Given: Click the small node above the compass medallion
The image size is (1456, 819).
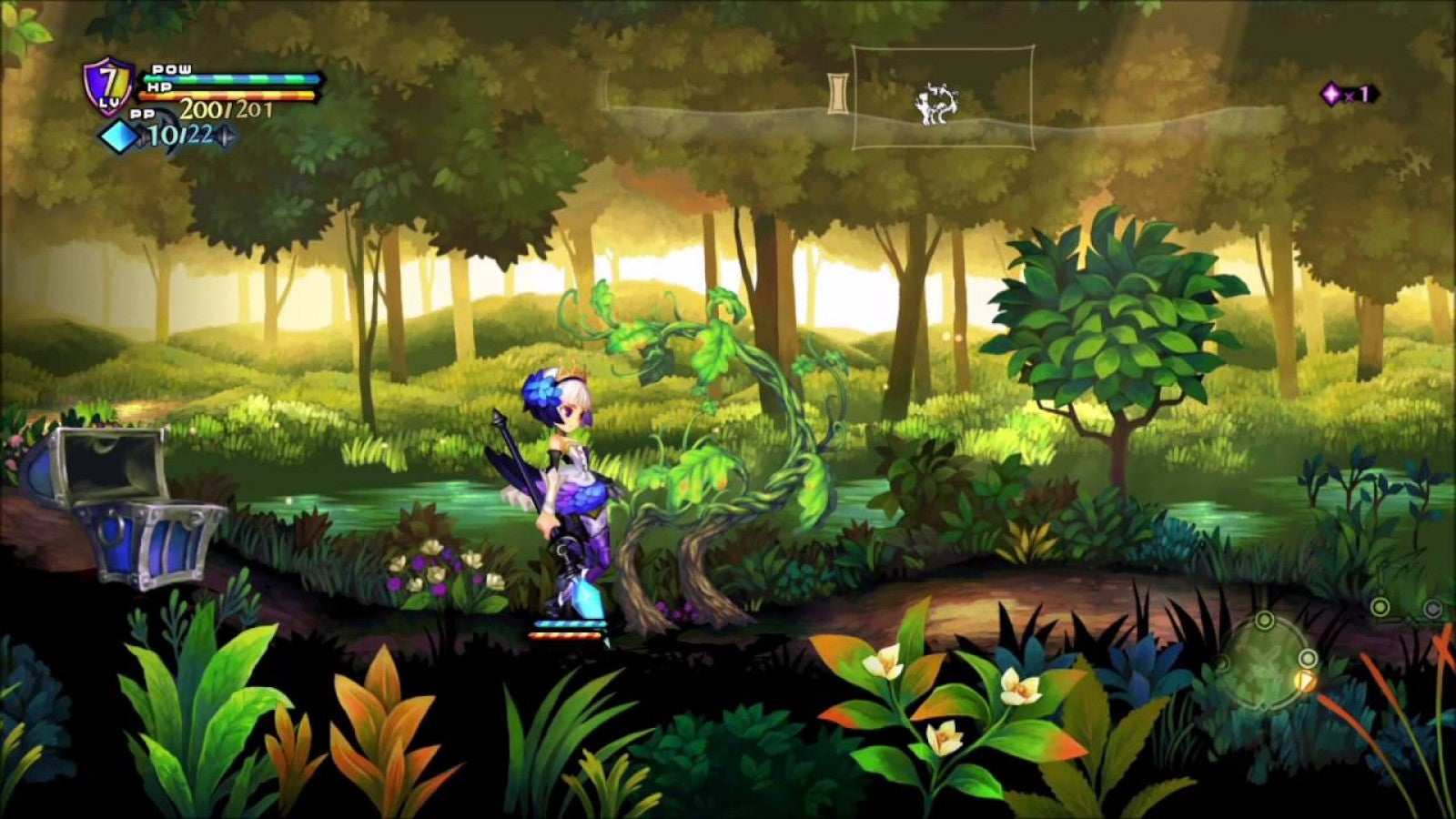Looking at the screenshot, I should click(x=1265, y=619).
